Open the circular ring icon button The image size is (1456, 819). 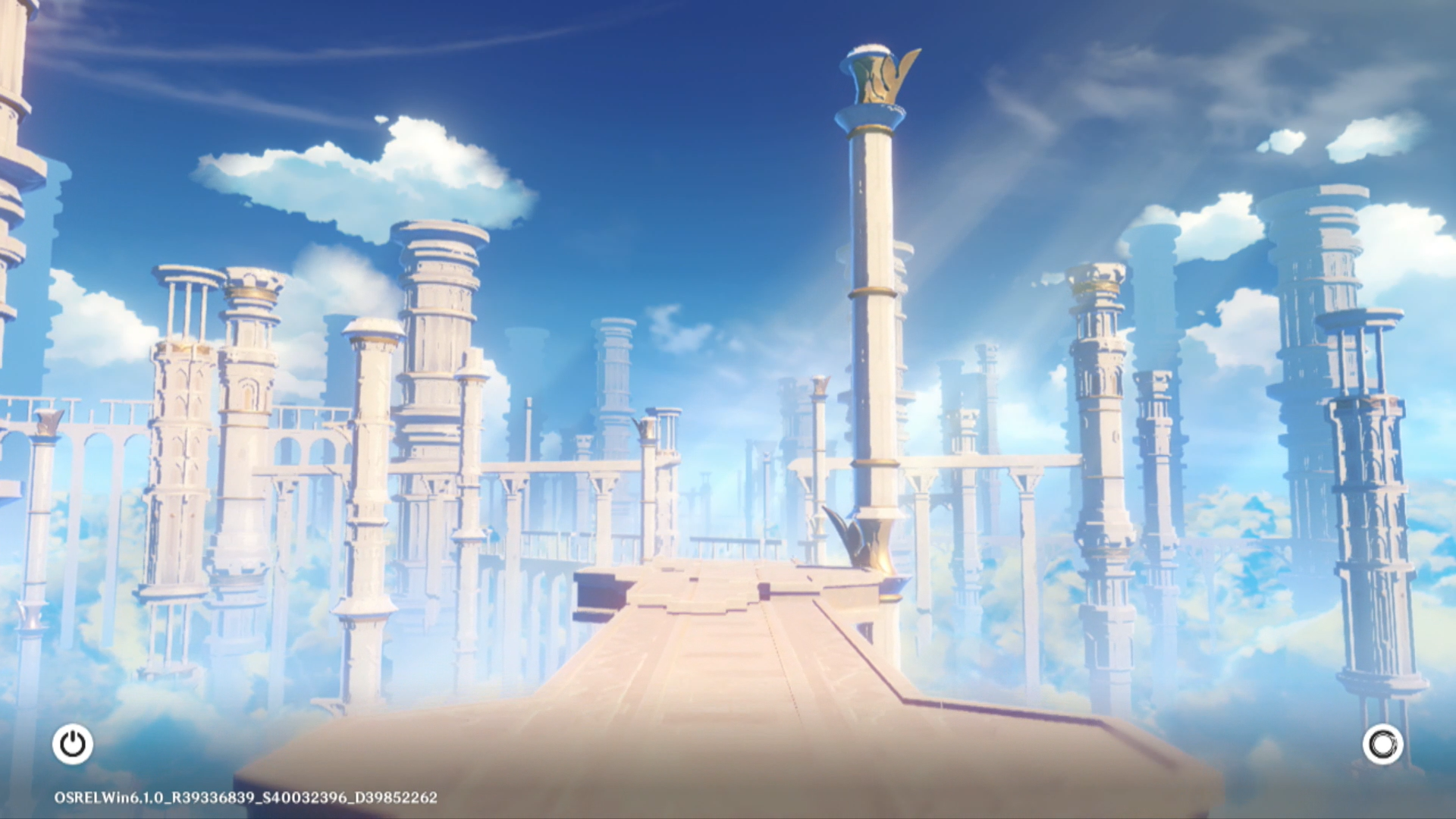tap(1382, 744)
